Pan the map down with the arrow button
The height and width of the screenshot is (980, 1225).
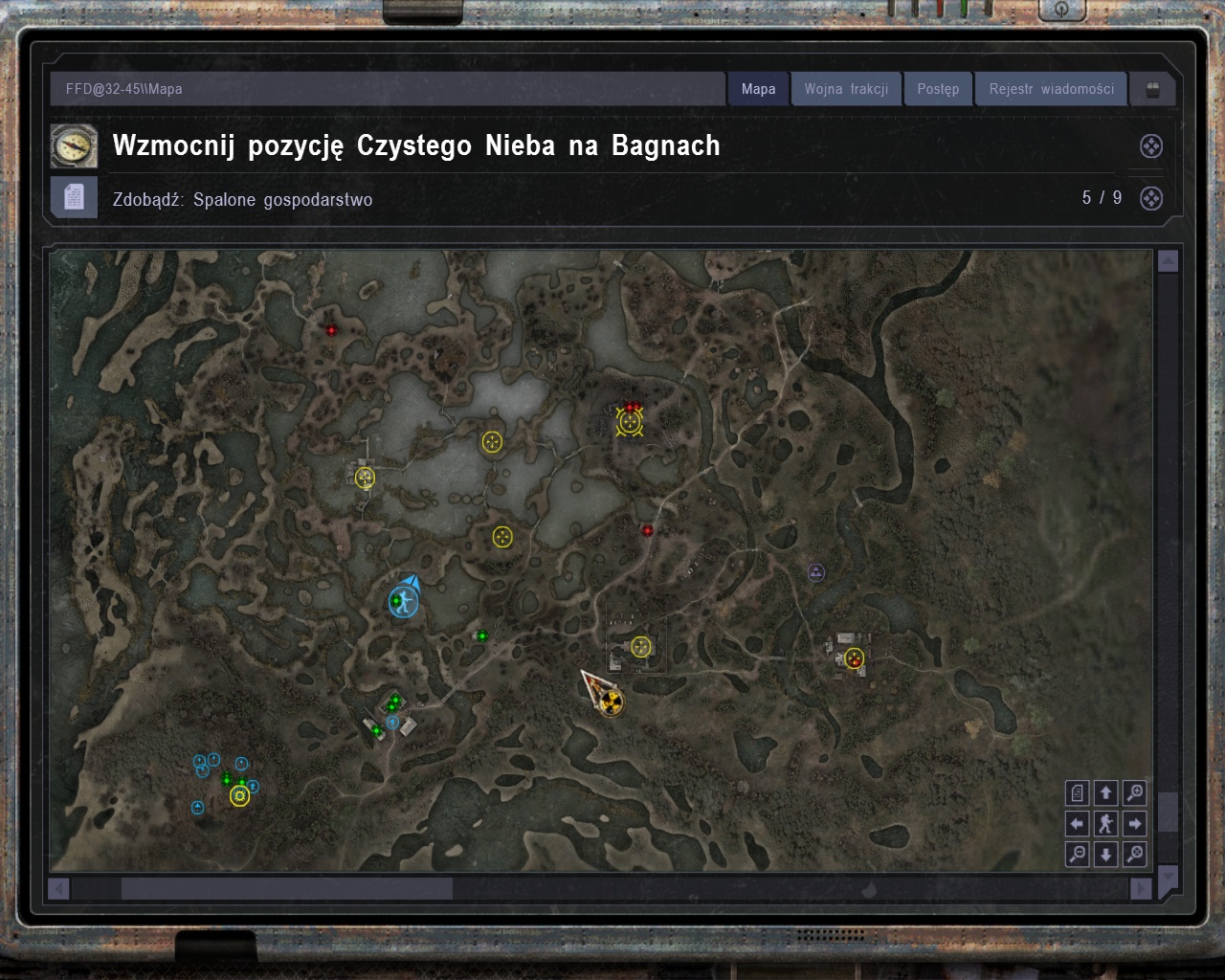pyautogui.click(x=1106, y=854)
